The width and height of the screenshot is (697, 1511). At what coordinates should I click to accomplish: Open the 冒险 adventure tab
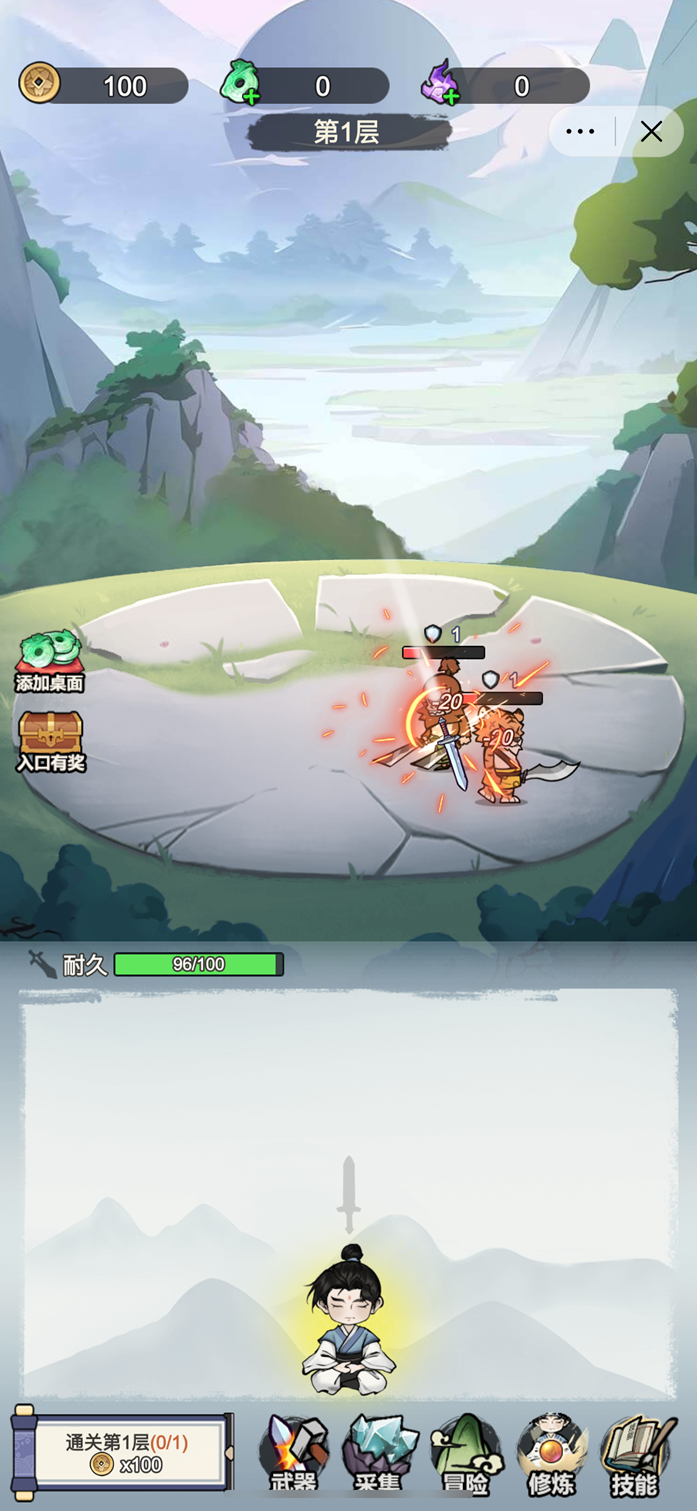coord(465,1455)
